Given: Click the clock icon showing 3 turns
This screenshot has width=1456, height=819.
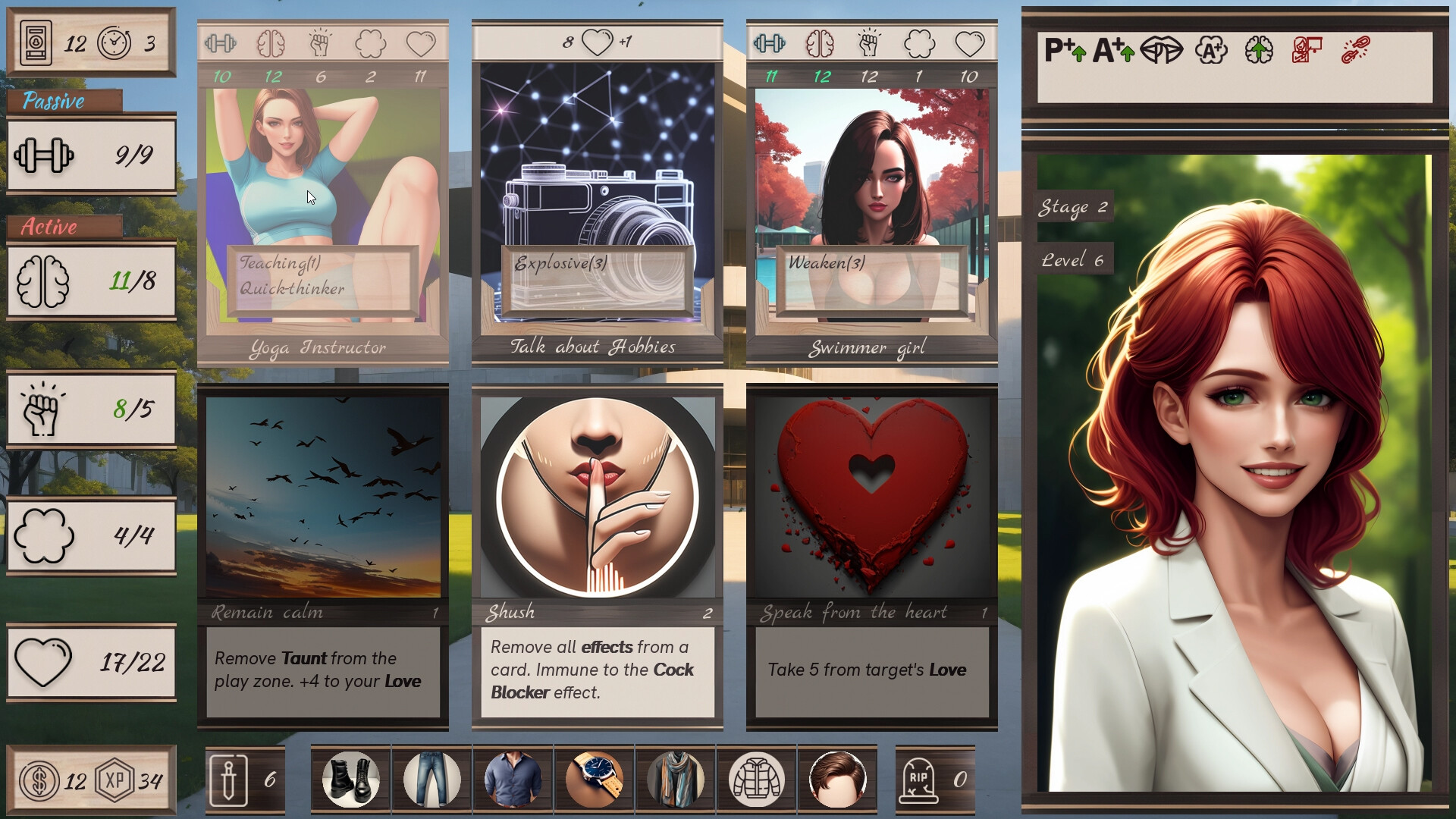Looking at the screenshot, I should coord(112,42).
